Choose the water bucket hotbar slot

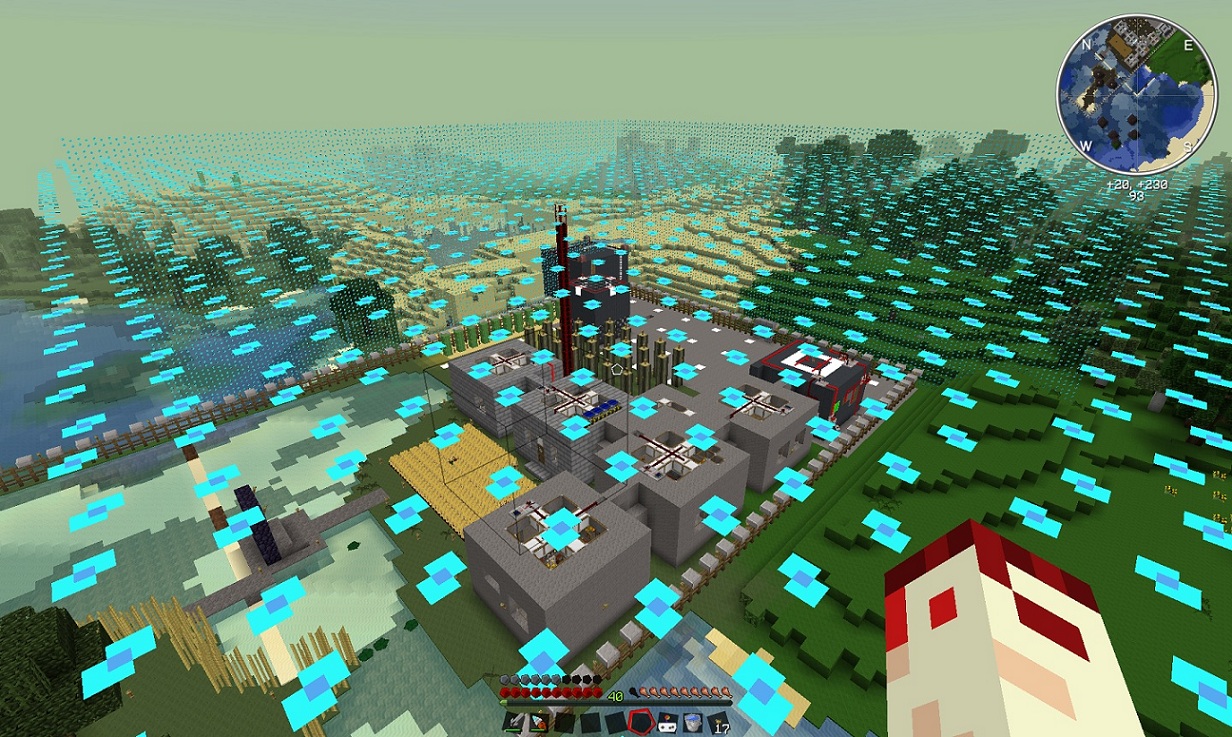tap(691, 721)
